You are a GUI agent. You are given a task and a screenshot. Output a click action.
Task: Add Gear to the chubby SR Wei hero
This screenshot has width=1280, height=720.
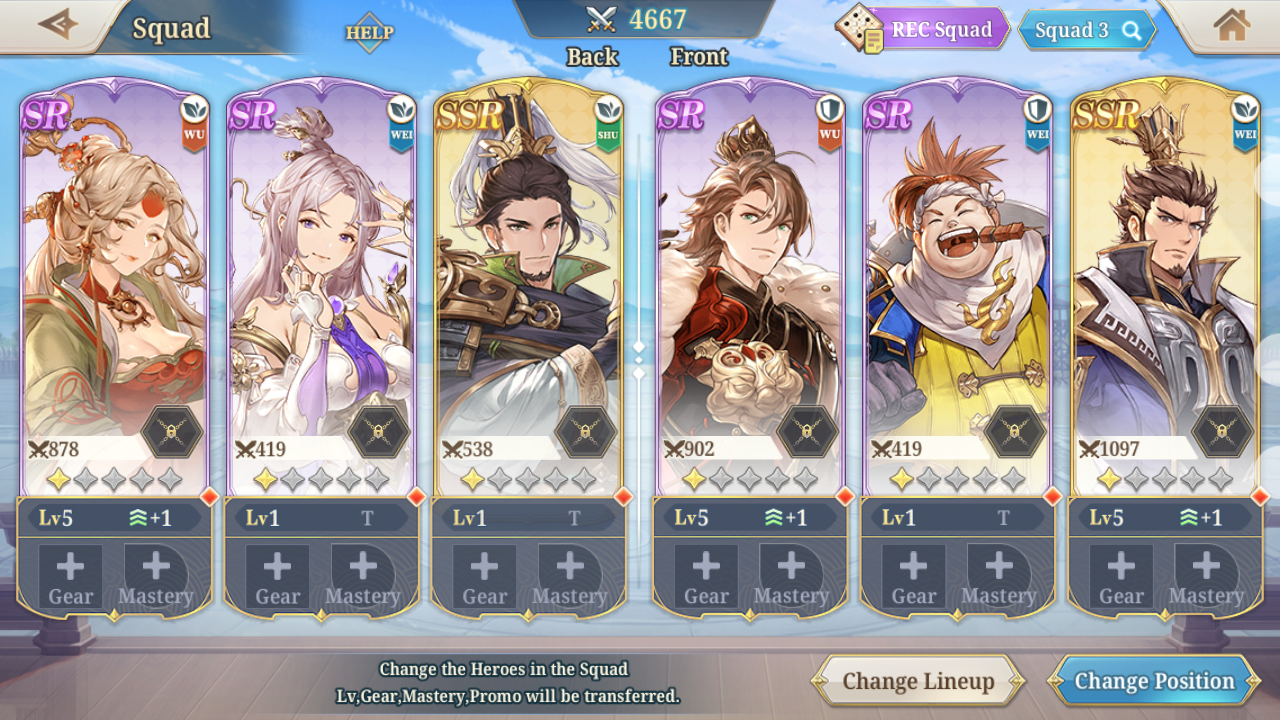(x=913, y=577)
